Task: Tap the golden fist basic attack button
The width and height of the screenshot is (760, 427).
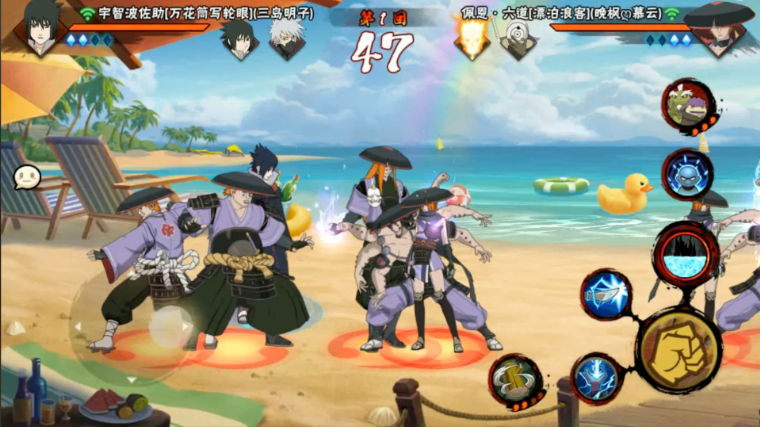Action: [x=678, y=349]
